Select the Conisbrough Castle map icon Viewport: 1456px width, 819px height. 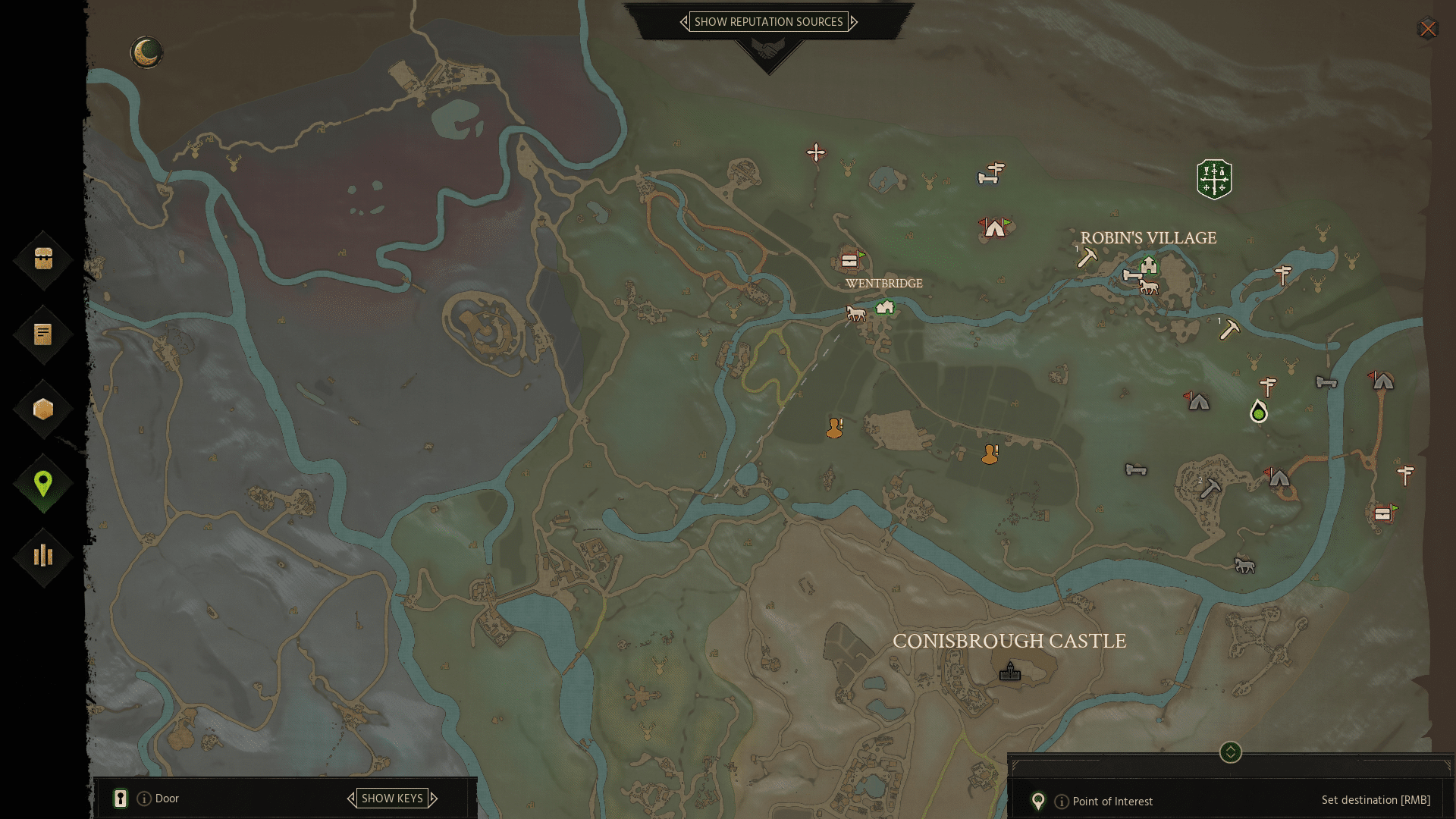1009,672
